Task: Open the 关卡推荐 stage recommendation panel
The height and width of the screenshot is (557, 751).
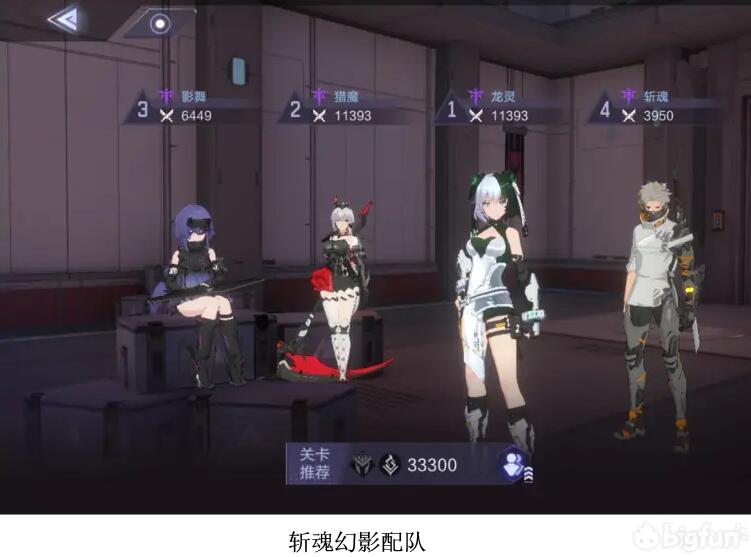Action: click(x=314, y=464)
